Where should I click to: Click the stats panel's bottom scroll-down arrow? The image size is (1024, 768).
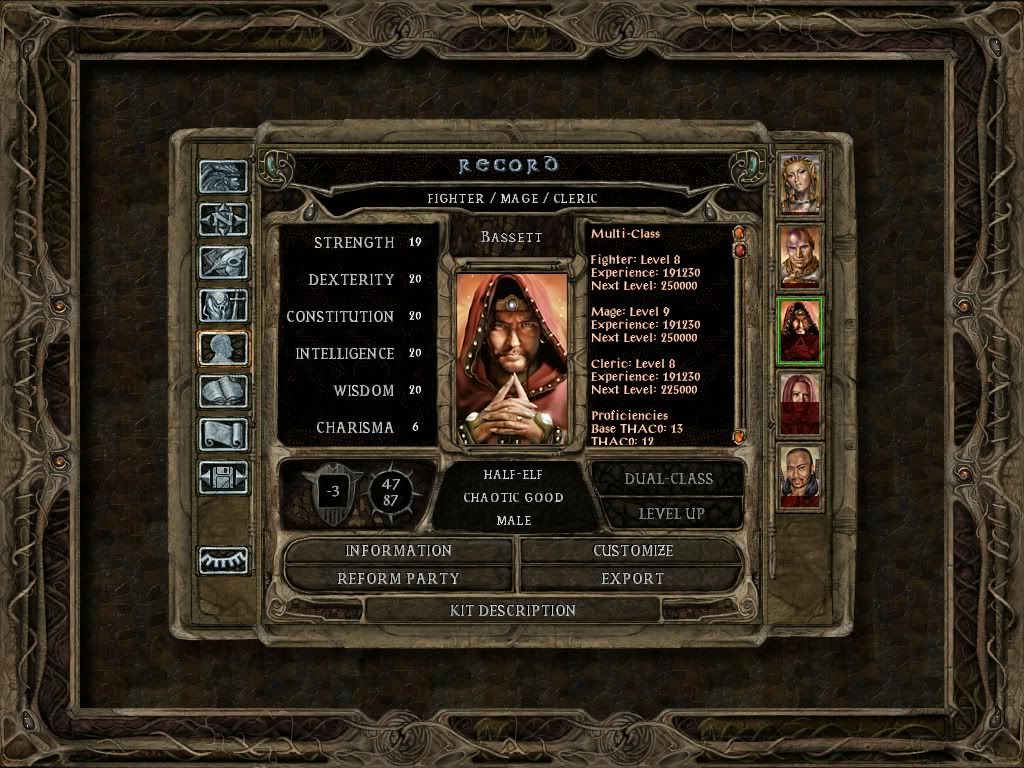pos(740,437)
